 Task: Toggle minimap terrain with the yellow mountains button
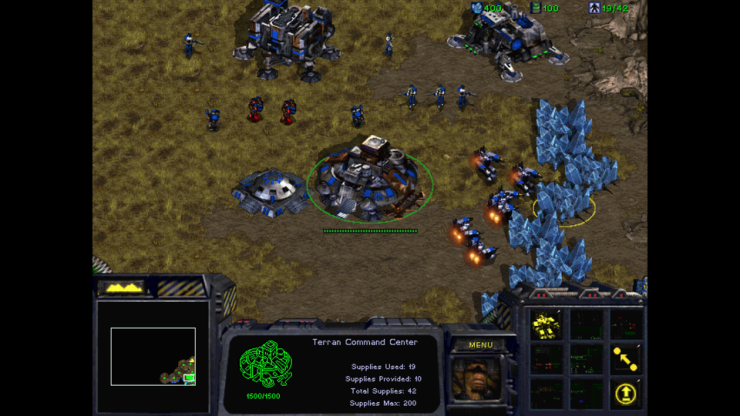tap(123, 288)
